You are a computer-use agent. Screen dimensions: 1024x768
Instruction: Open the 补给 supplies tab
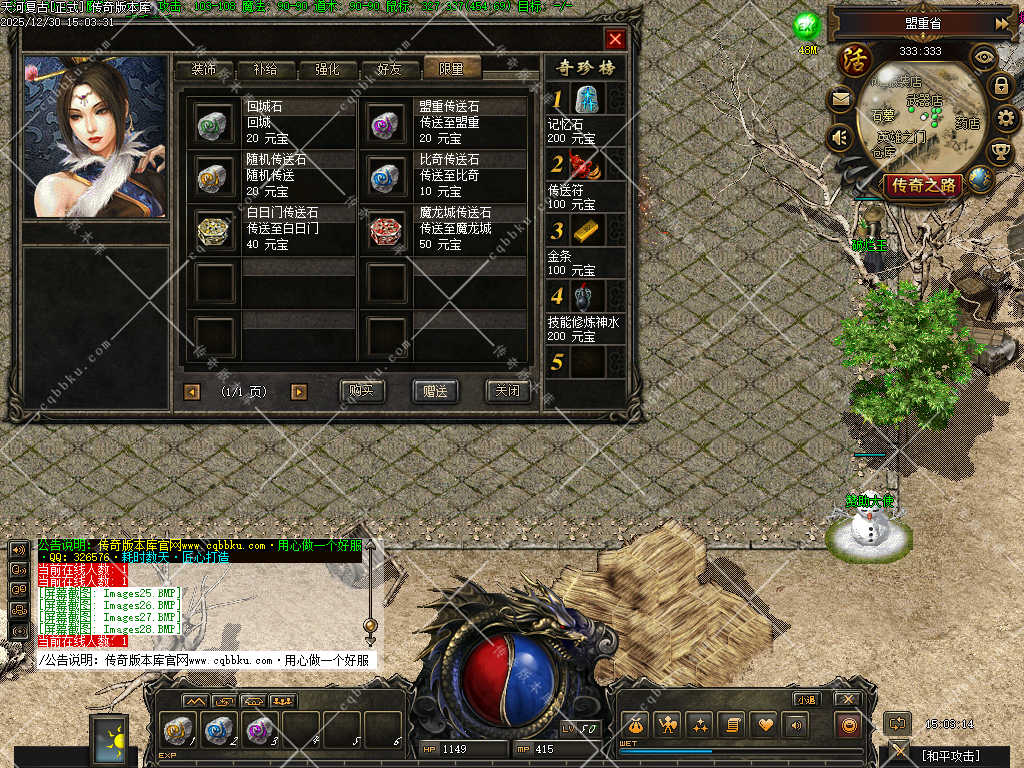(x=265, y=69)
